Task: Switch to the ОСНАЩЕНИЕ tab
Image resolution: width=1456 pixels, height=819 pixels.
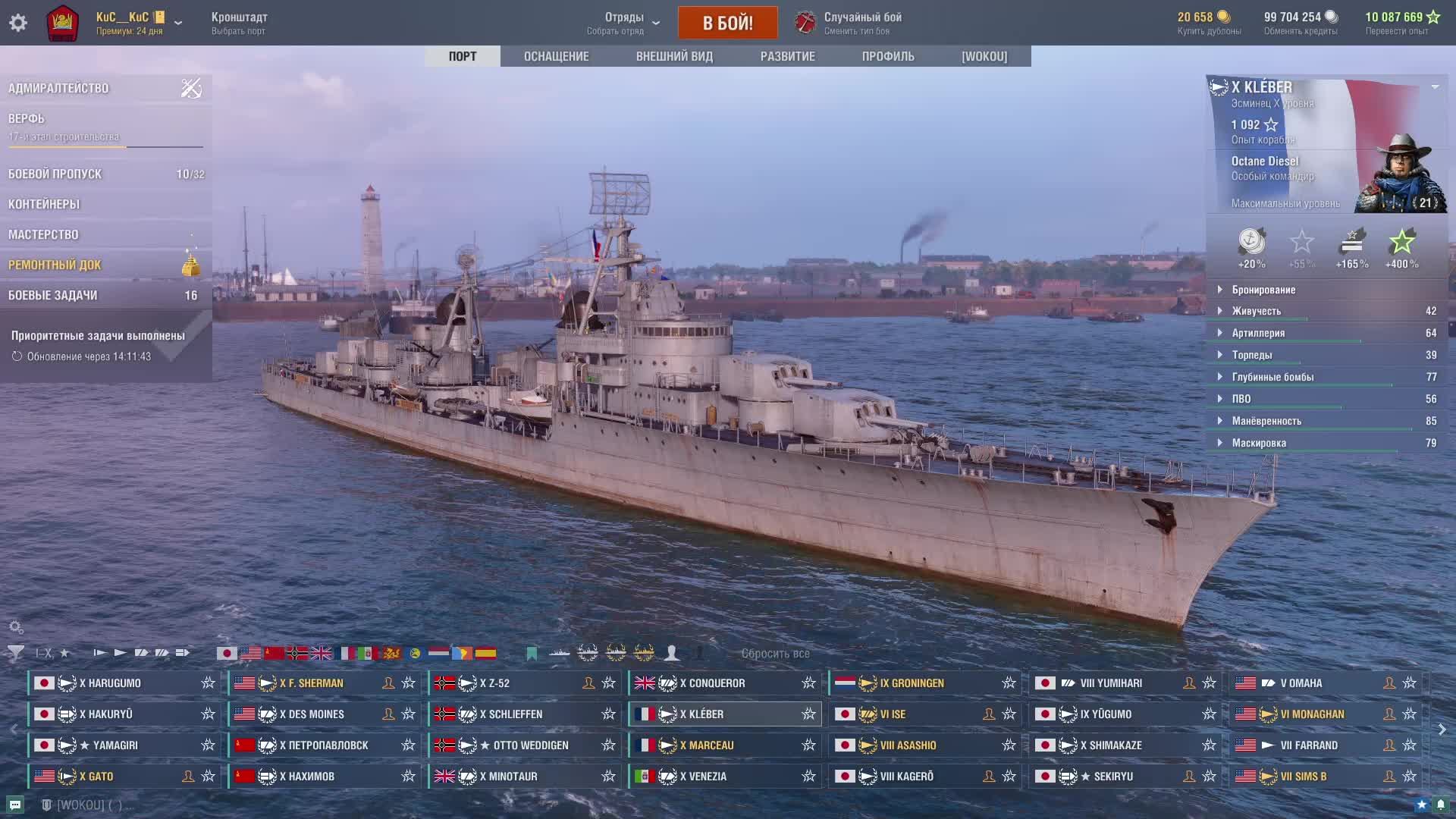Action: point(556,56)
